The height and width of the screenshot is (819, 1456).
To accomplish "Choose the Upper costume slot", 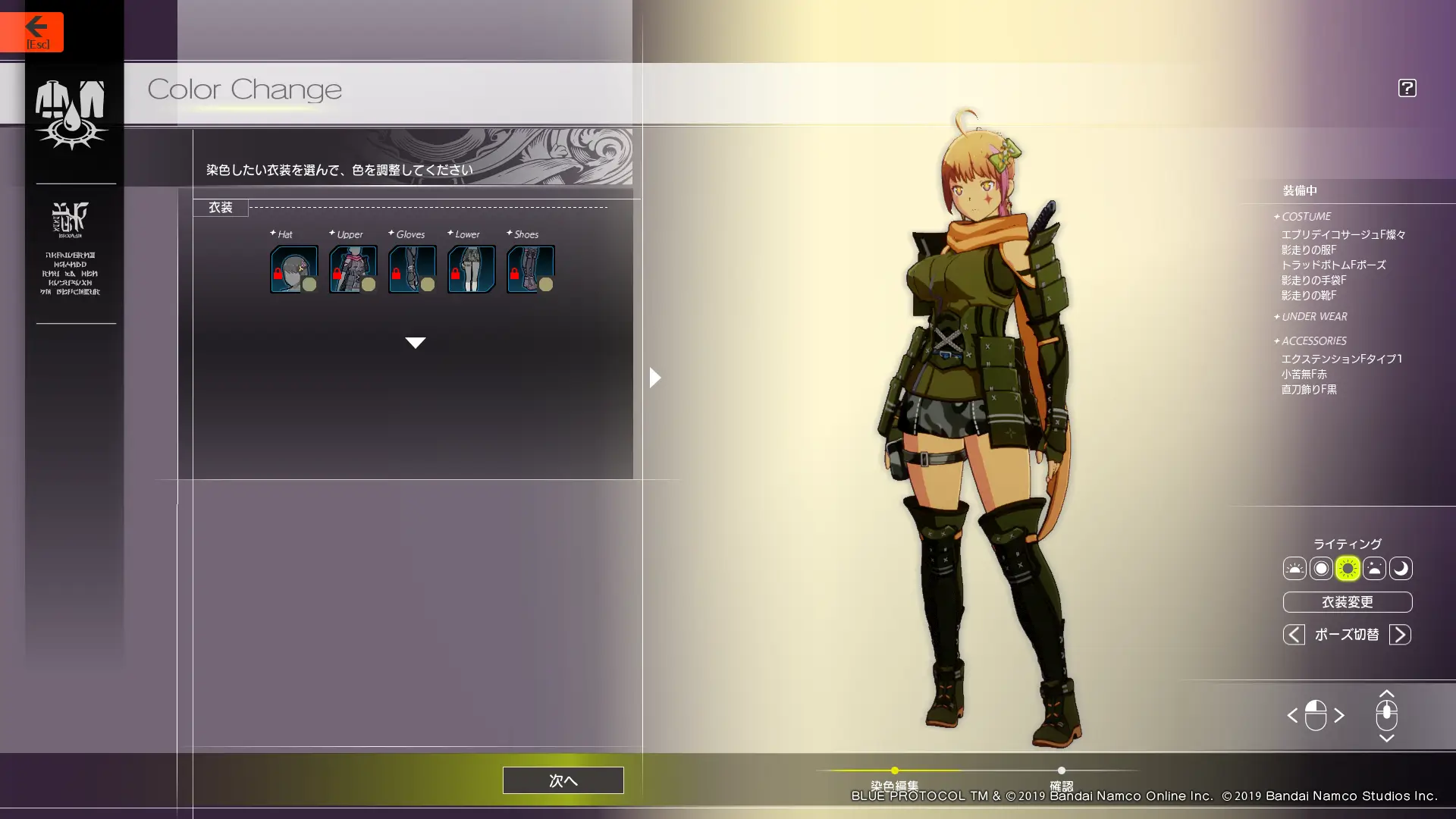I will coord(353,268).
